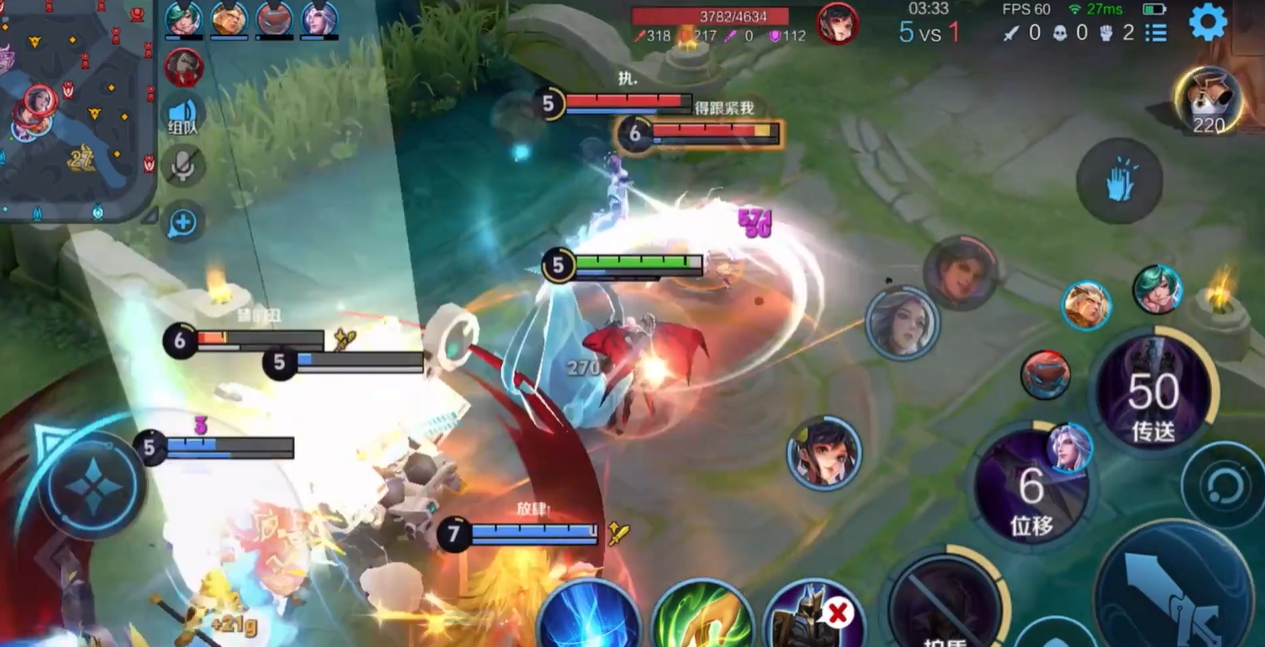
Task: Open the settings gear
Action: pos(1207,22)
